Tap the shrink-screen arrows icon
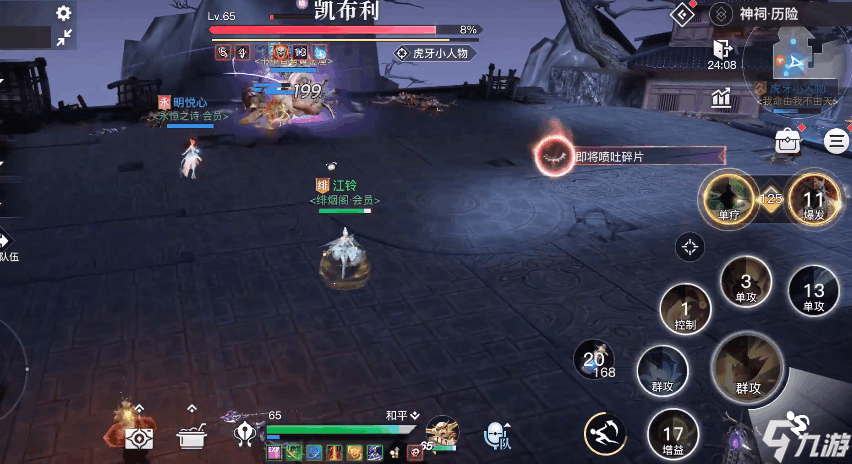852x464 pixels. click(64, 38)
